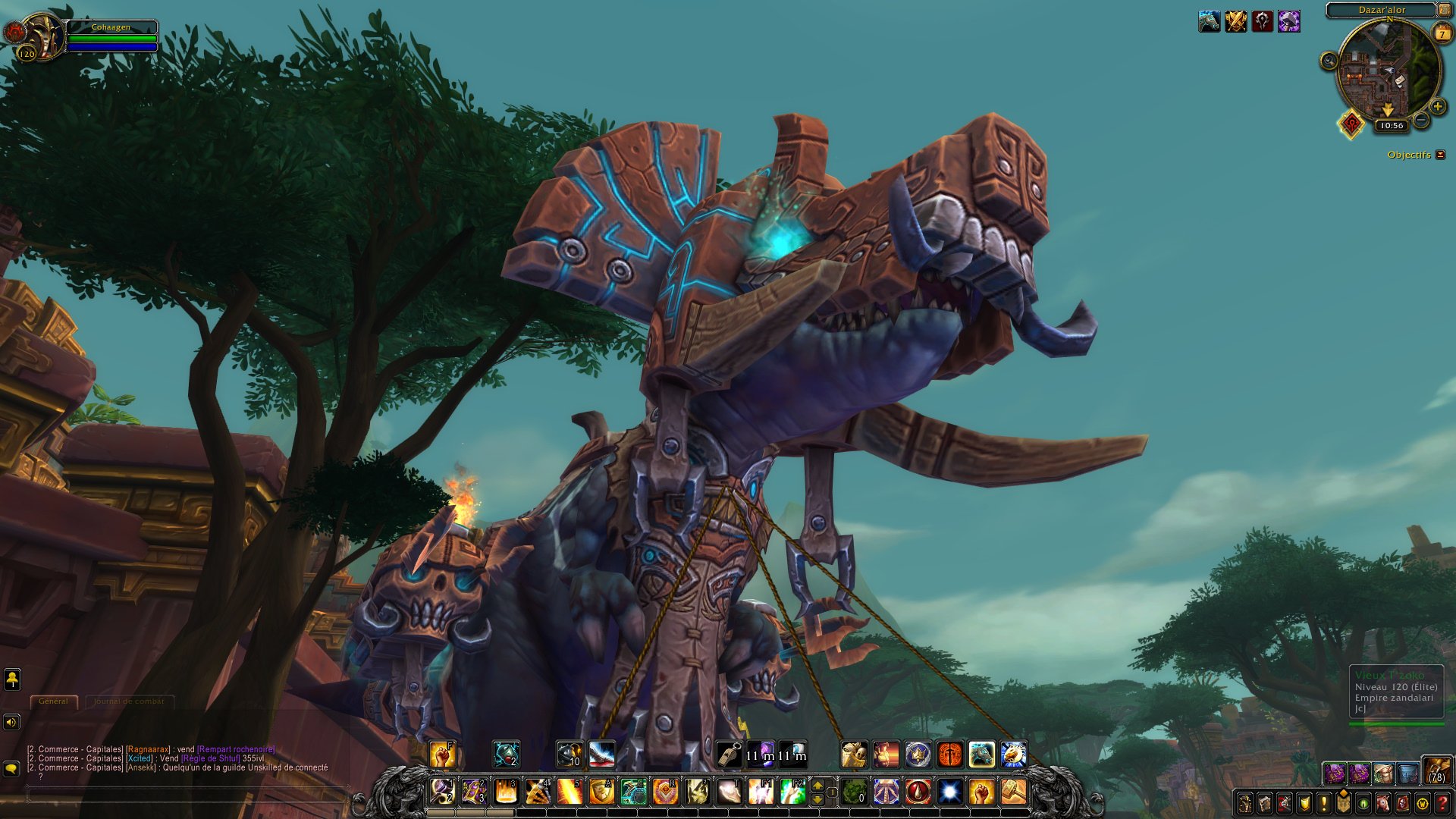
Task: Open the game menu gold W button
Action: click(x=1423, y=803)
